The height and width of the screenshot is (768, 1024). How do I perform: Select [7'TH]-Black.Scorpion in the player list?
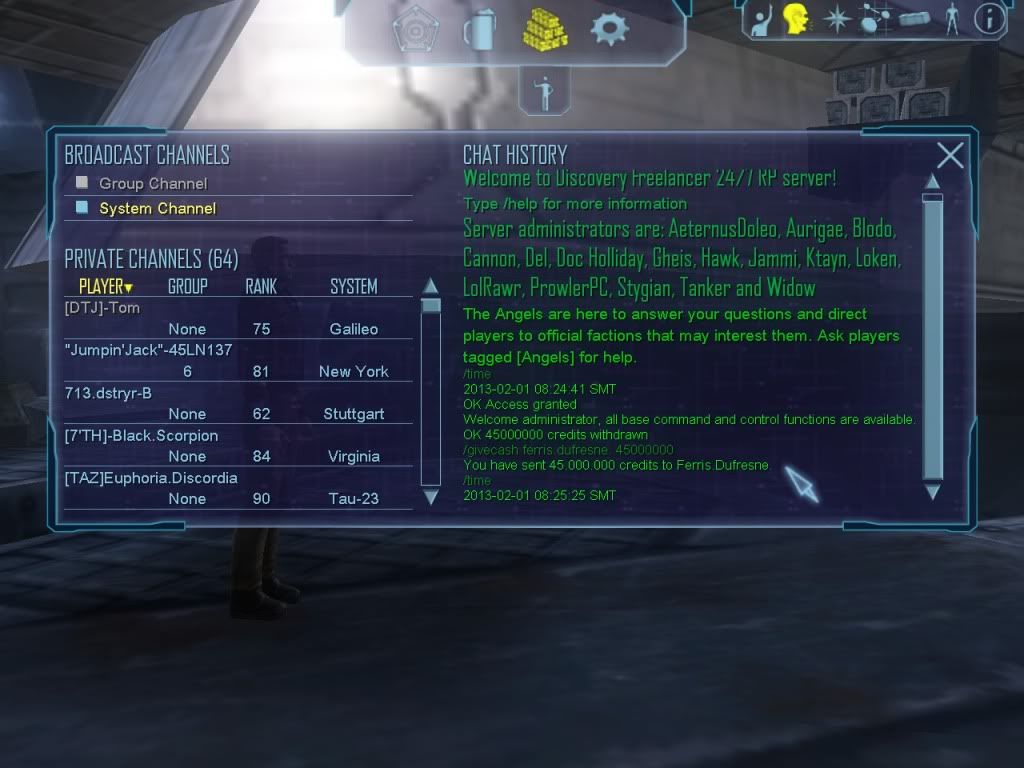coord(141,436)
